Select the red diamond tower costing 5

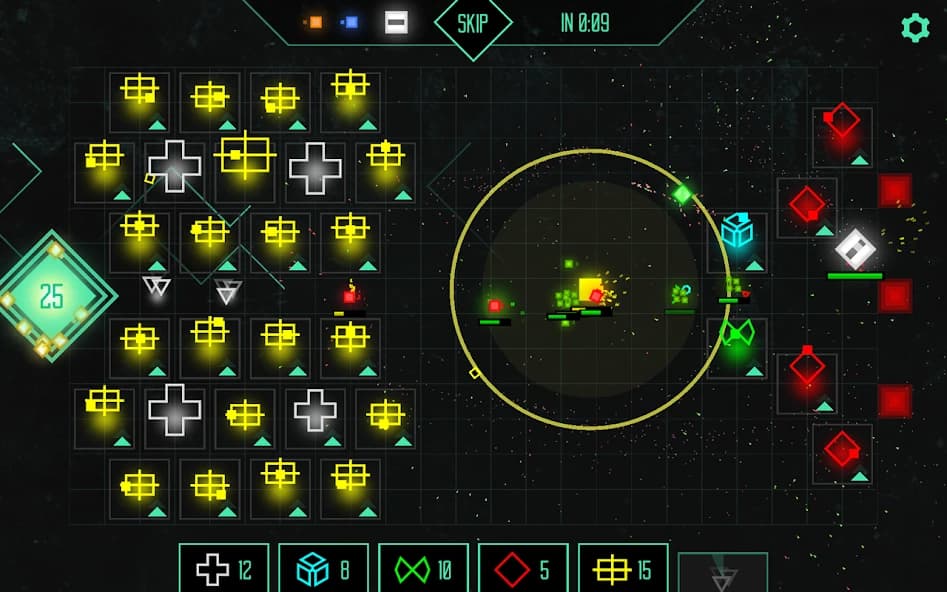(523, 569)
